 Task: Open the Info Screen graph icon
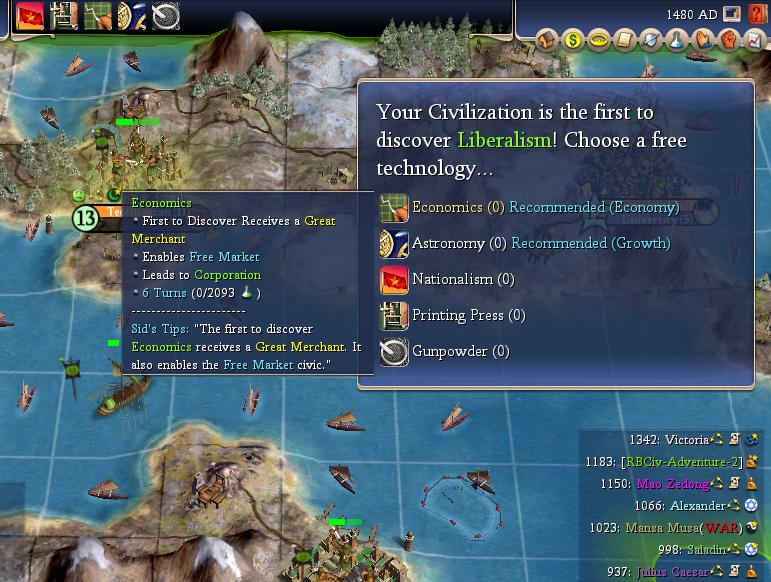coord(755,41)
